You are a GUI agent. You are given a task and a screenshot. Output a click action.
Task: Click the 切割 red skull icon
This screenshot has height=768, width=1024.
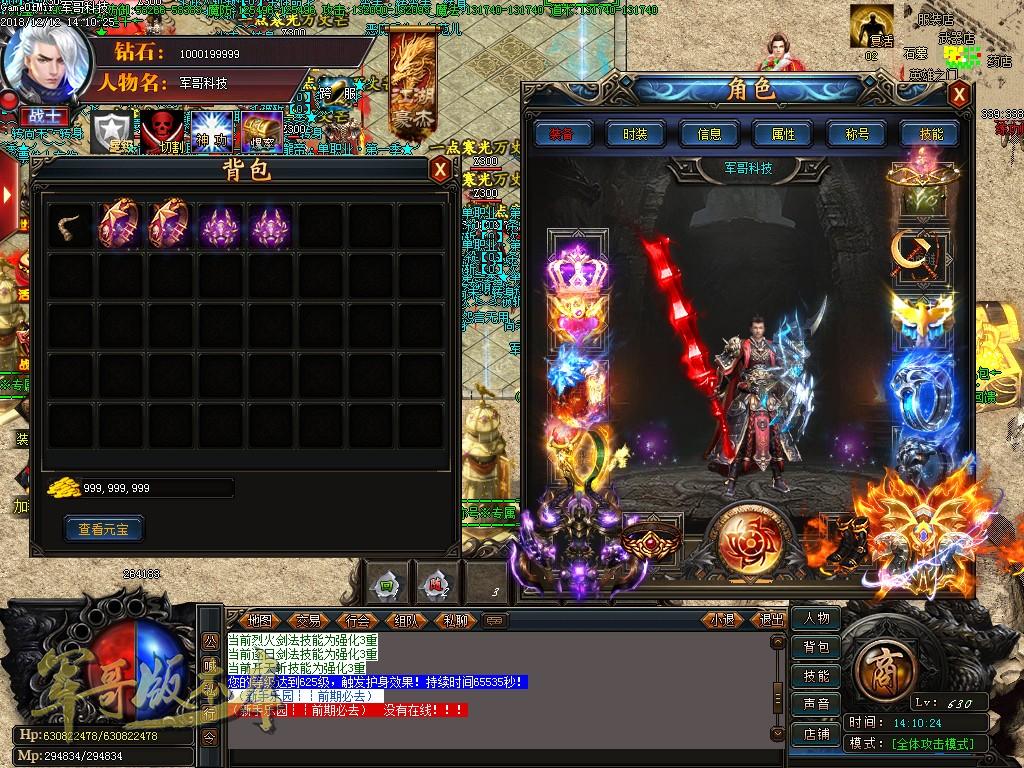pyautogui.click(x=160, y=131)
